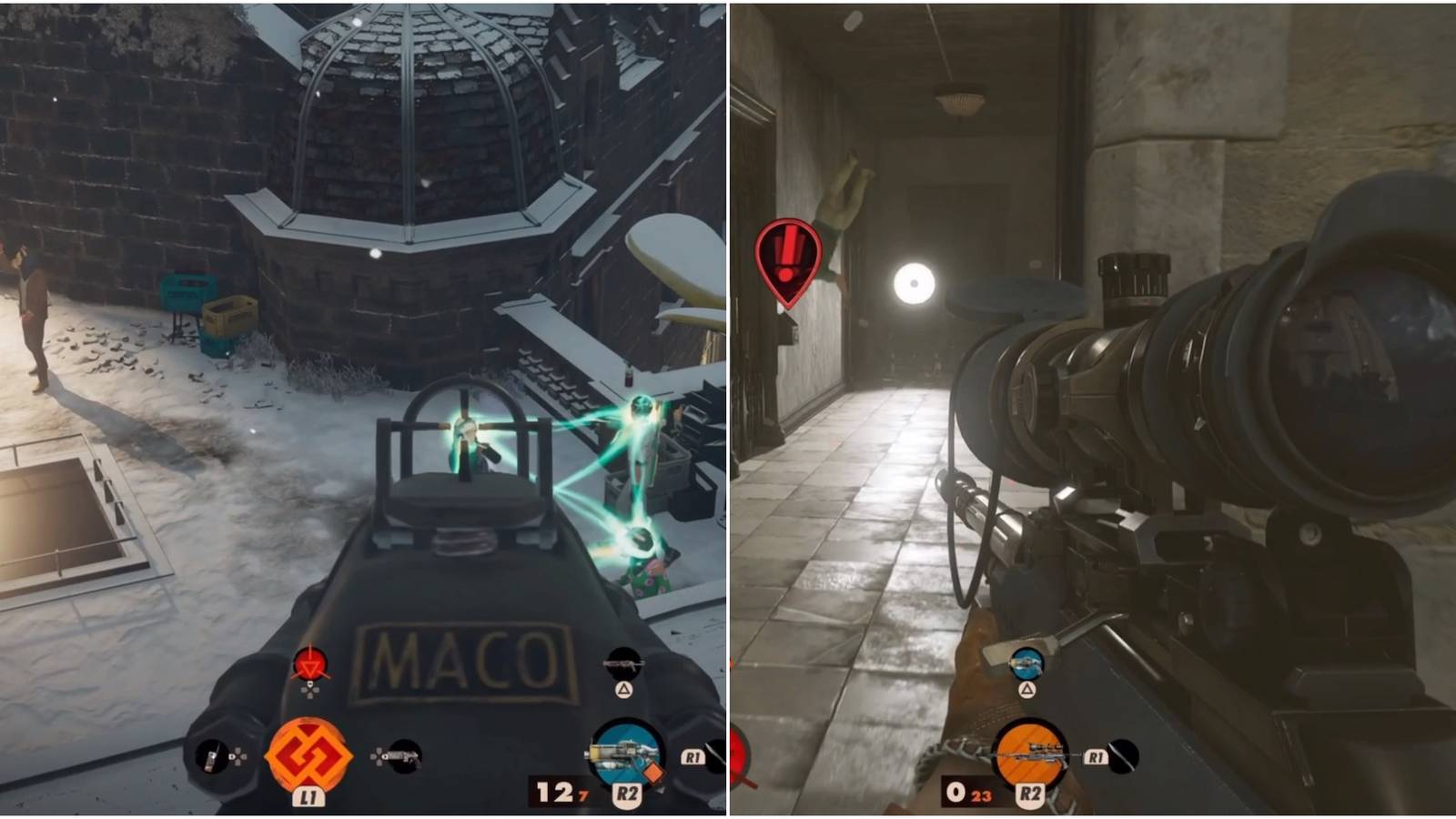Click the D-pad glyph under the red power icon
Image resolution: width=1456 pixels, height=819 pixels.
311,691
